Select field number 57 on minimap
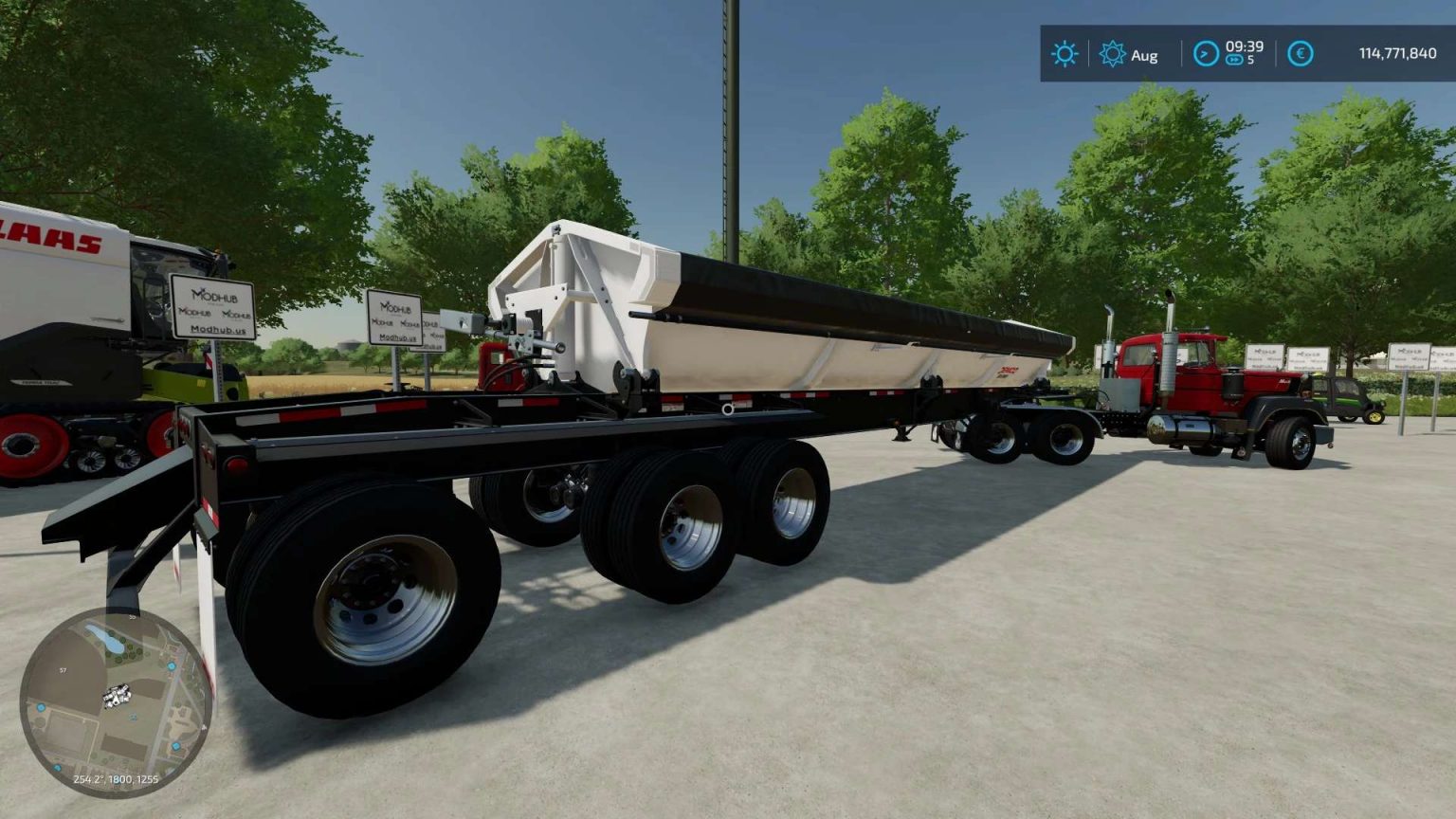 pos(63,670)
